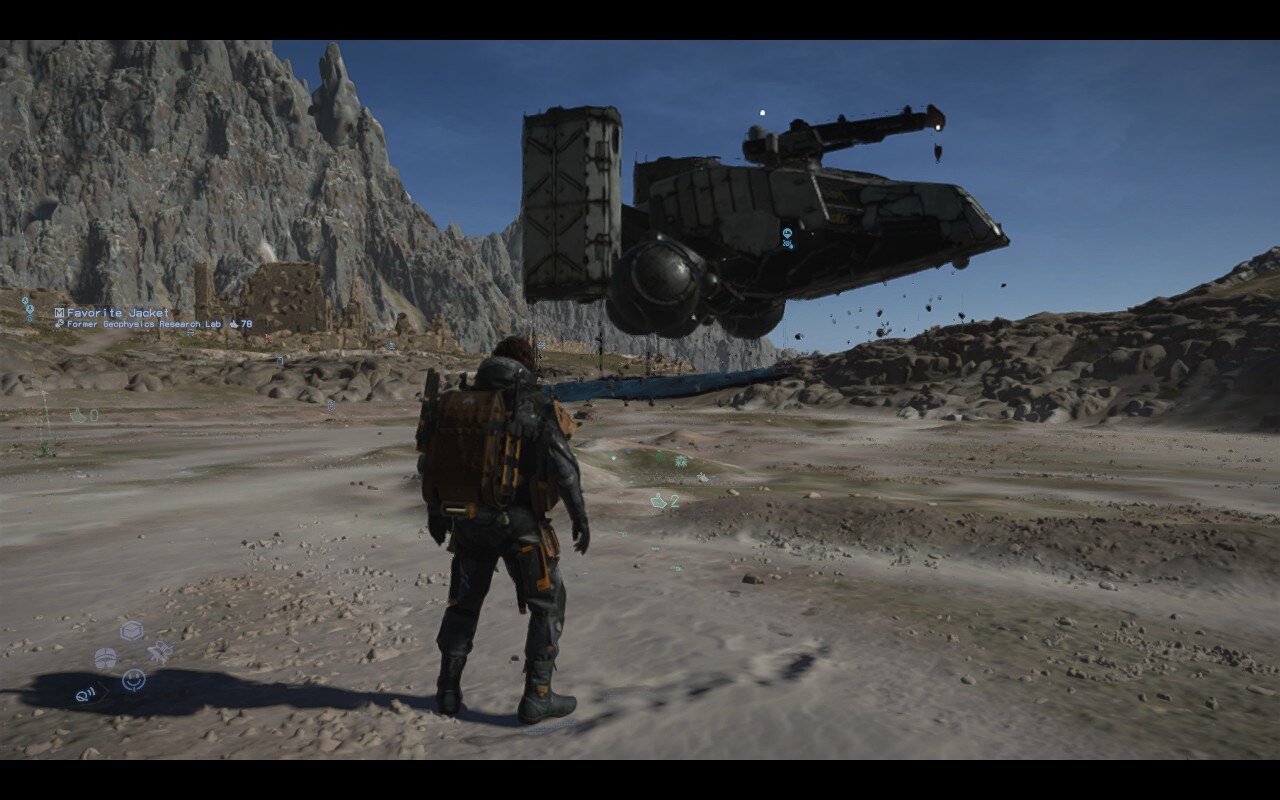Select the Former Geophysics Research Lab destination label
Viewport: 1280px width, 800px height.
click(x=144, y=325)
